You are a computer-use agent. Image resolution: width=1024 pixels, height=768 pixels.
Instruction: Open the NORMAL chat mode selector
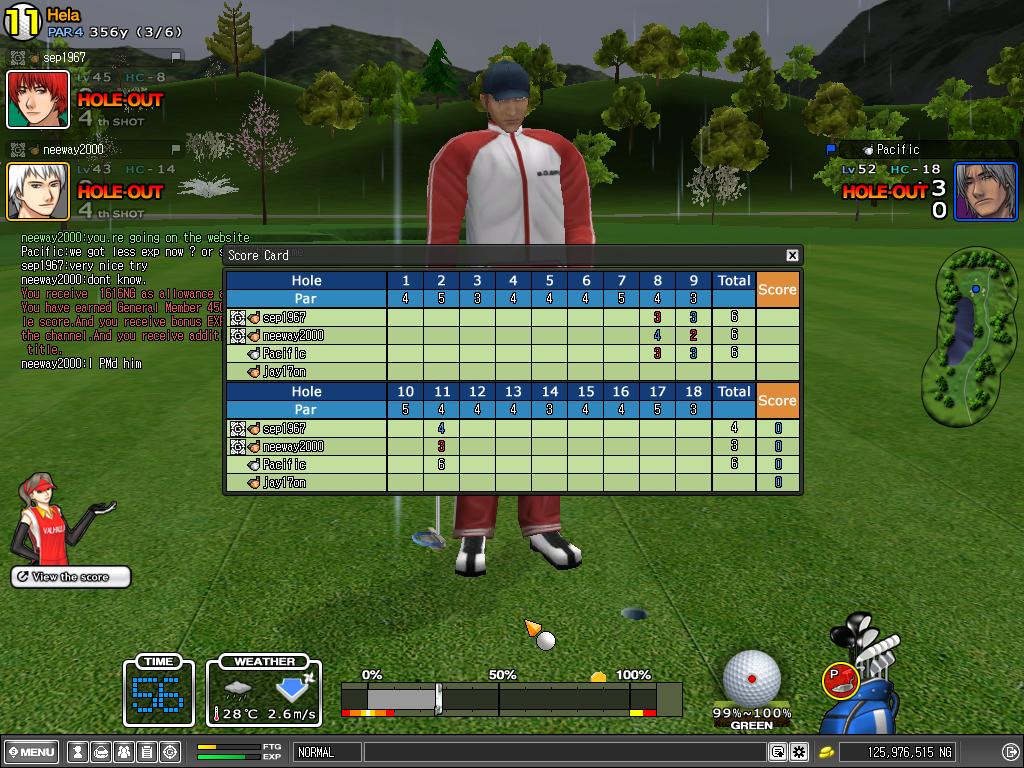coord(327,752)
